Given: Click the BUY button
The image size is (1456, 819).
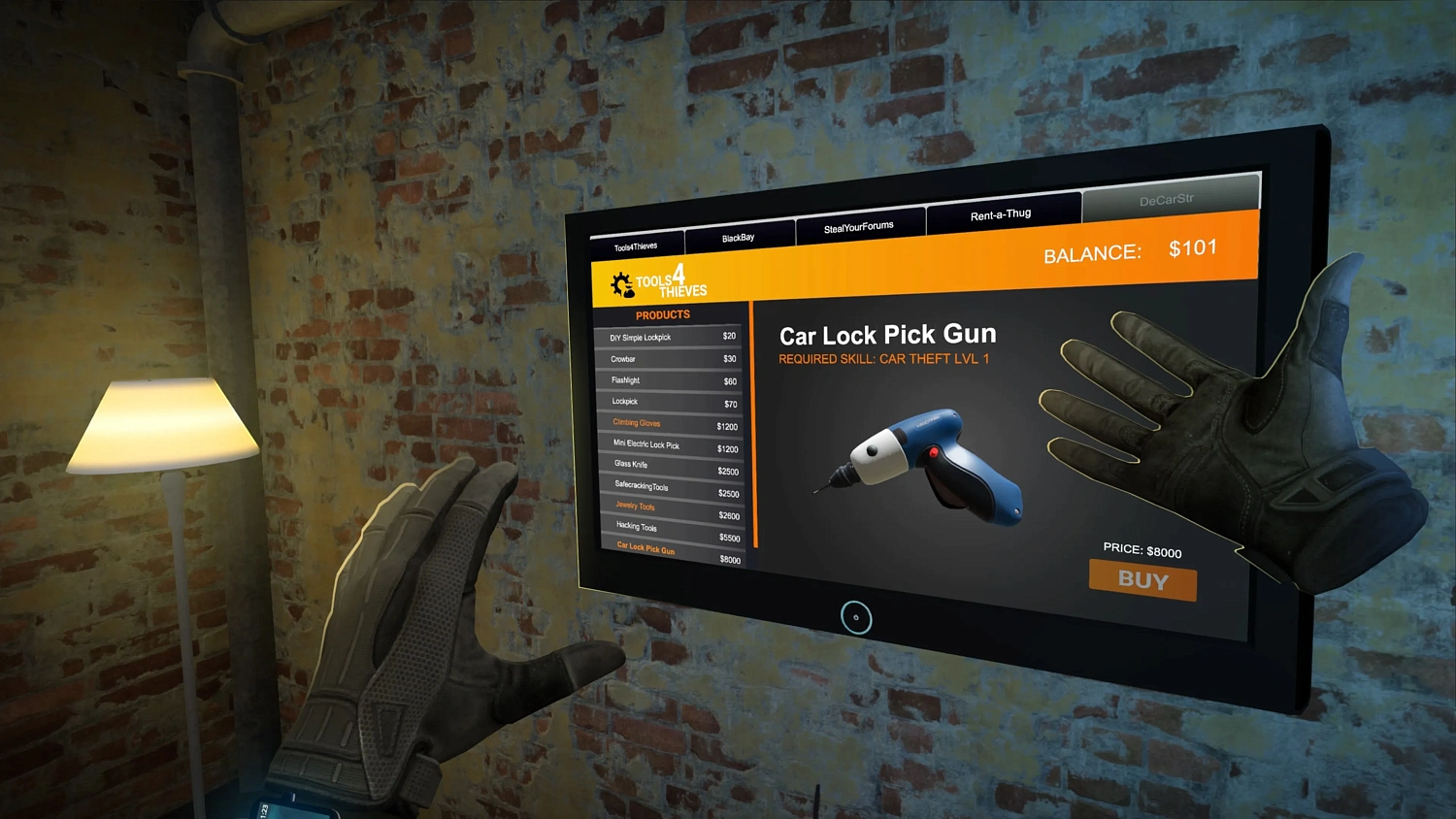Looking at the screenshot, I should (1142, 580).
